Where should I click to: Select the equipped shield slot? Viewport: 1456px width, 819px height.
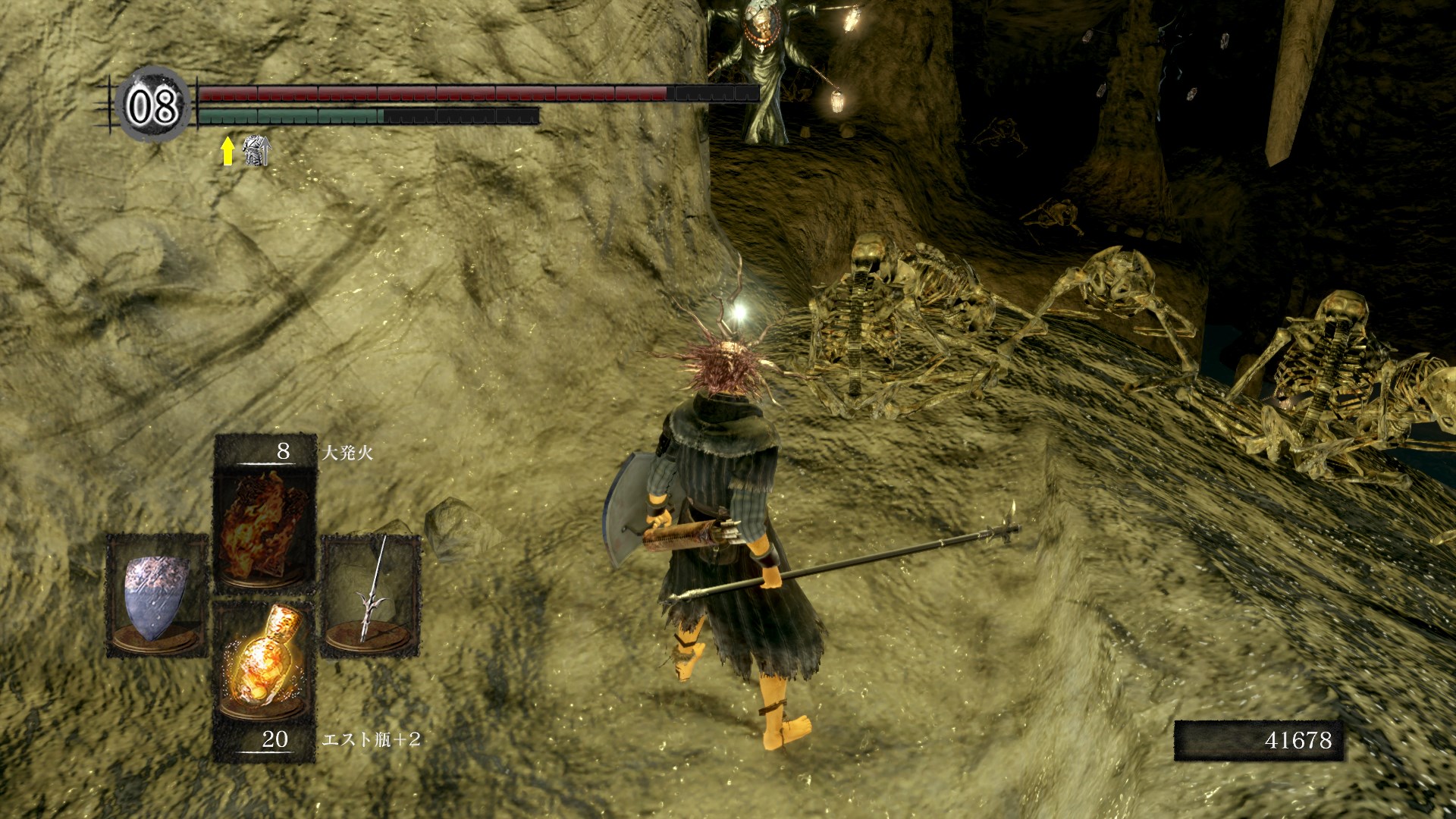coord(157,595)
